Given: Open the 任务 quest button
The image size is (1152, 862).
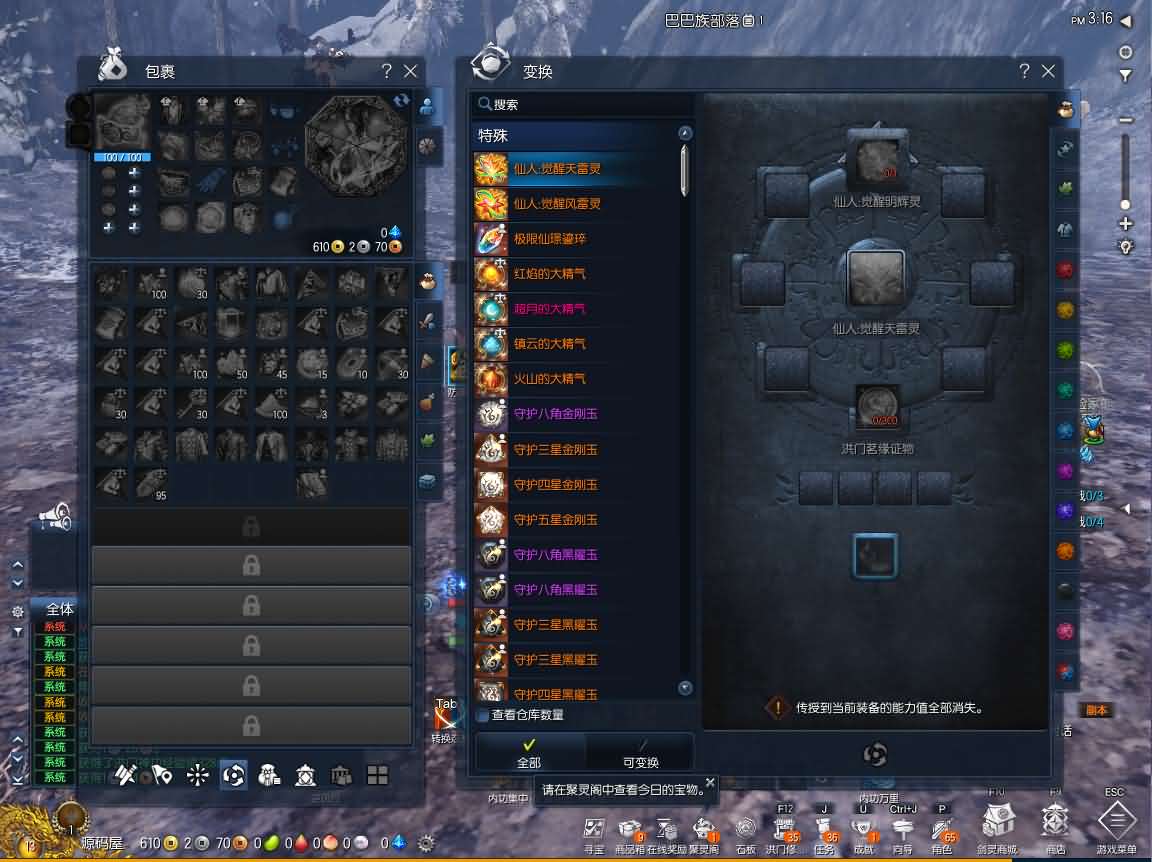Looking at the screenshot, I should pos(827,828).
